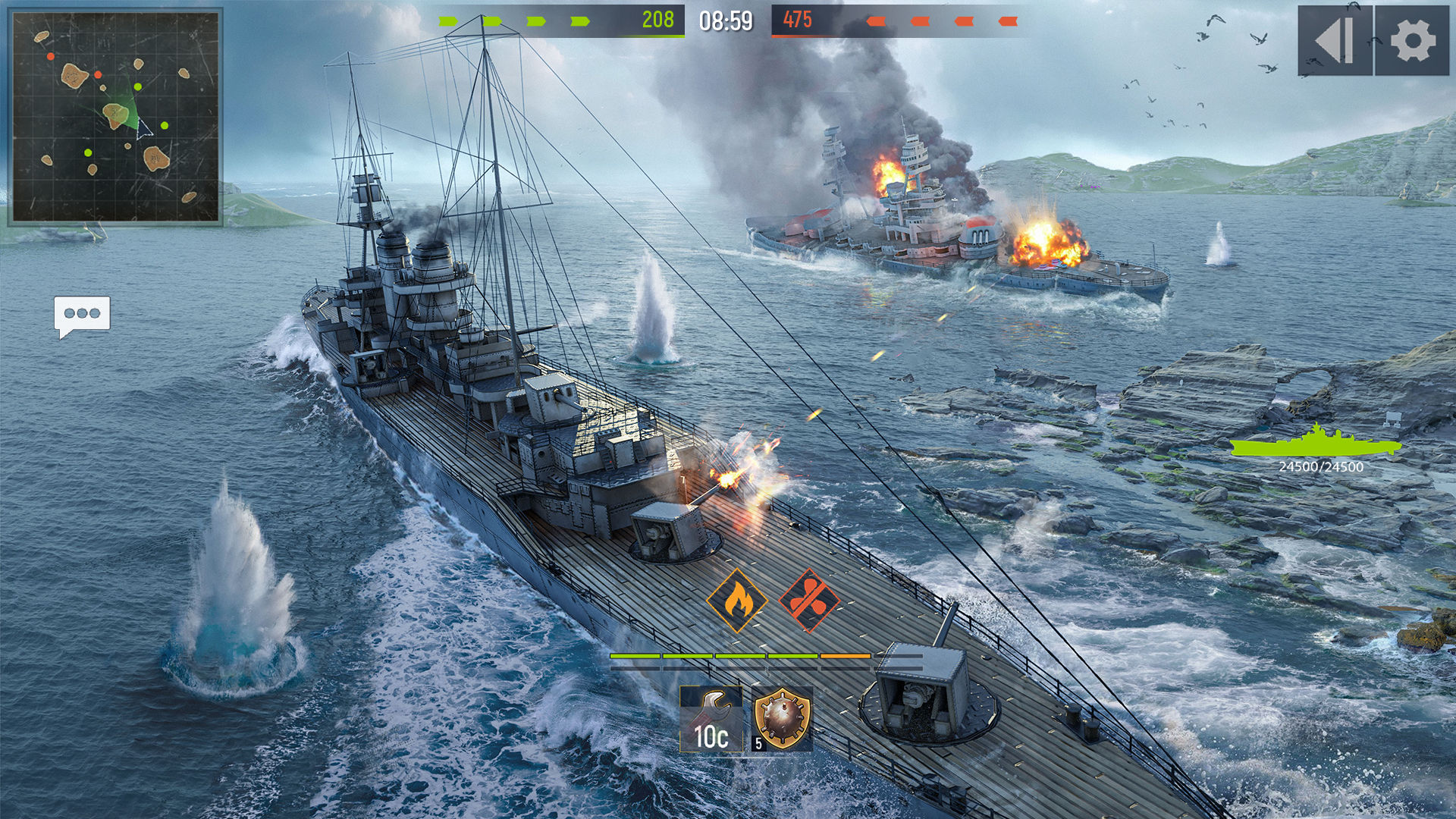Open the settings gear menu
Image resolution: width=1456 pixels, height=819 pixels.
[1412, 41]
